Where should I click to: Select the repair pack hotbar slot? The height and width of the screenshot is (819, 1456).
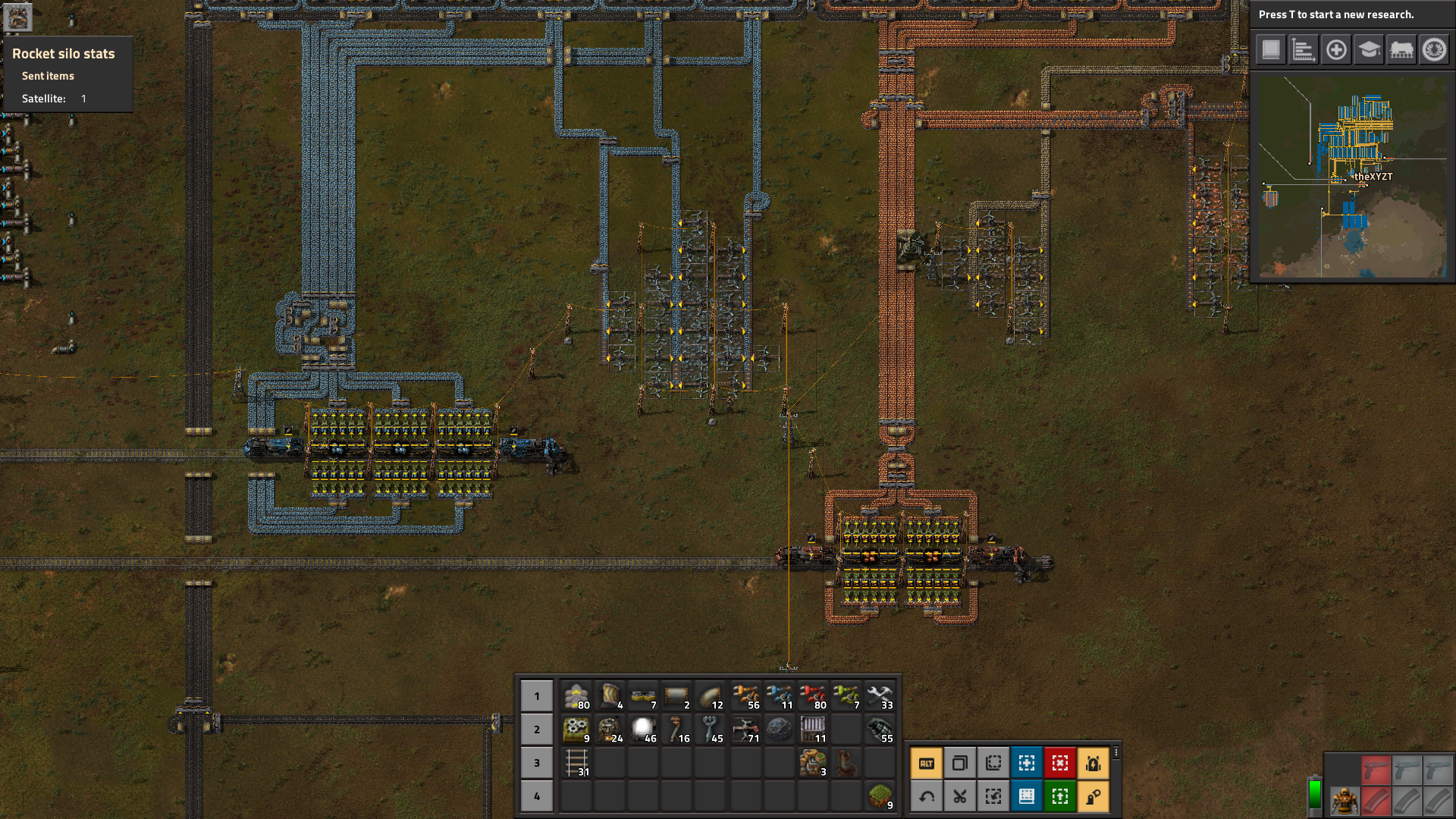880,696
